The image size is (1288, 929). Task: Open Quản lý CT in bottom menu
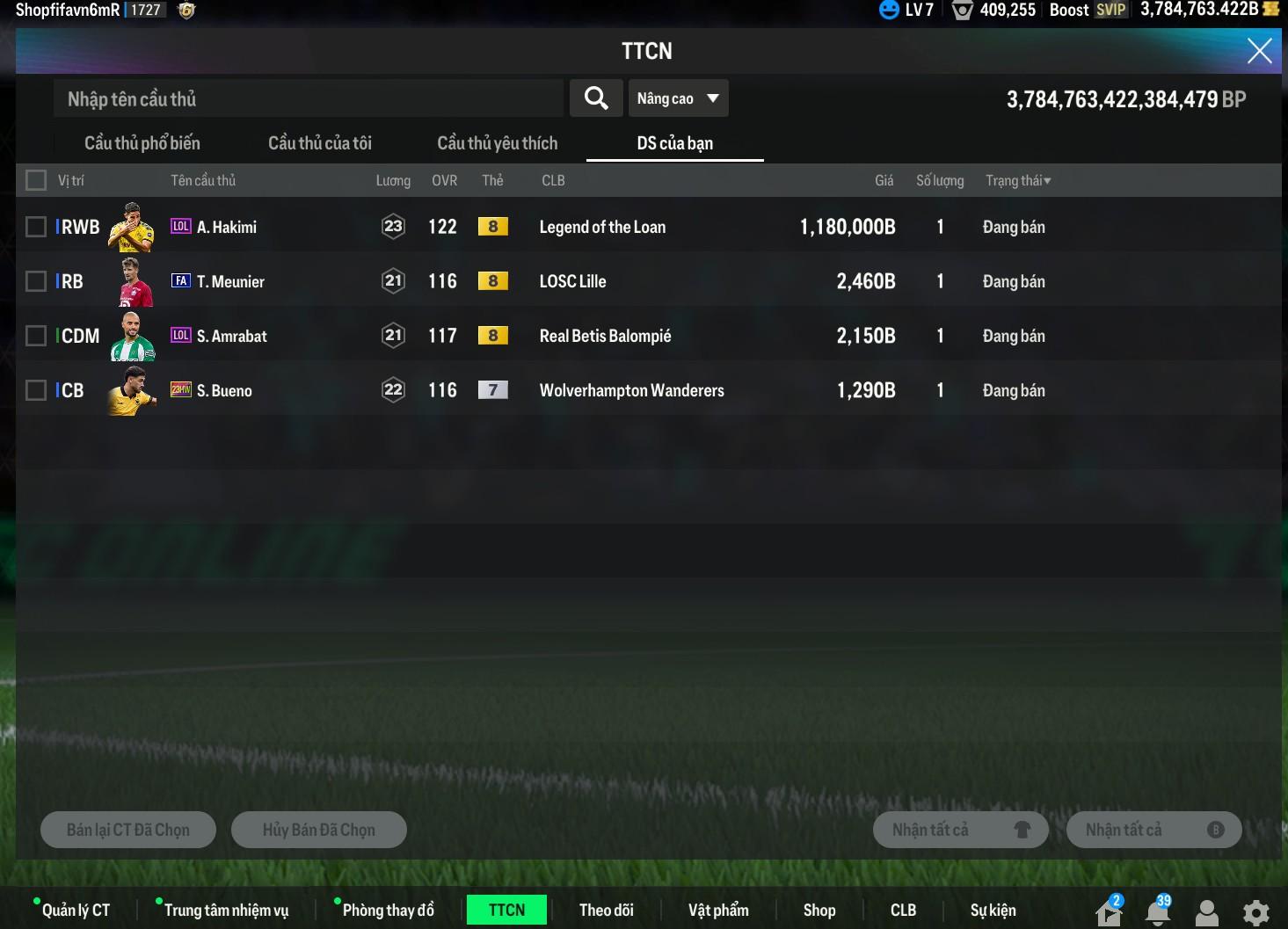pos(76,910)
